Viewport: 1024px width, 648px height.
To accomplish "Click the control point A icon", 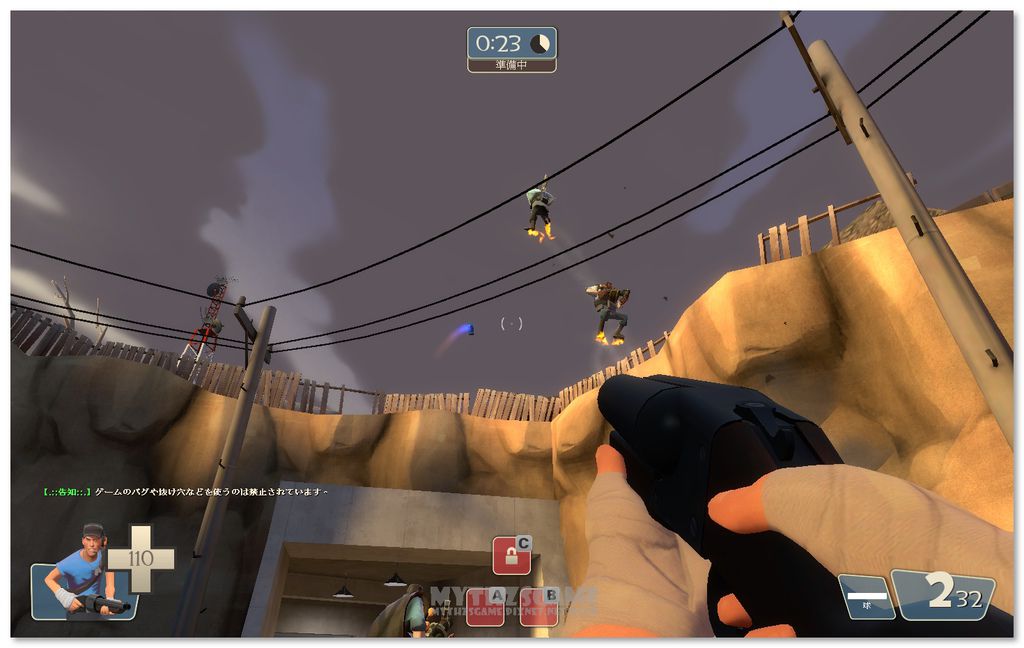I will [485, 606].
